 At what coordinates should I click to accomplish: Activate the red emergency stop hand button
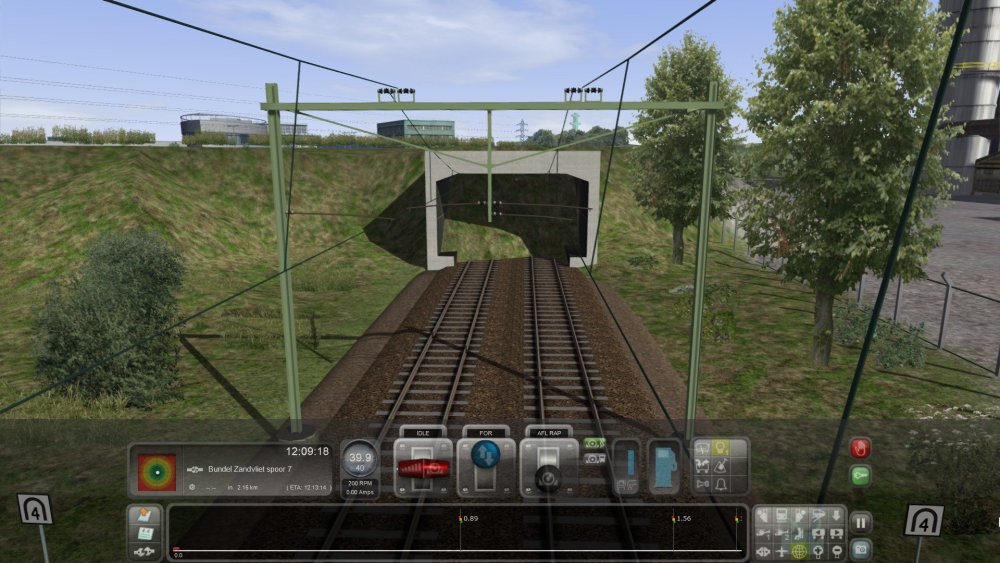point(860,448)
